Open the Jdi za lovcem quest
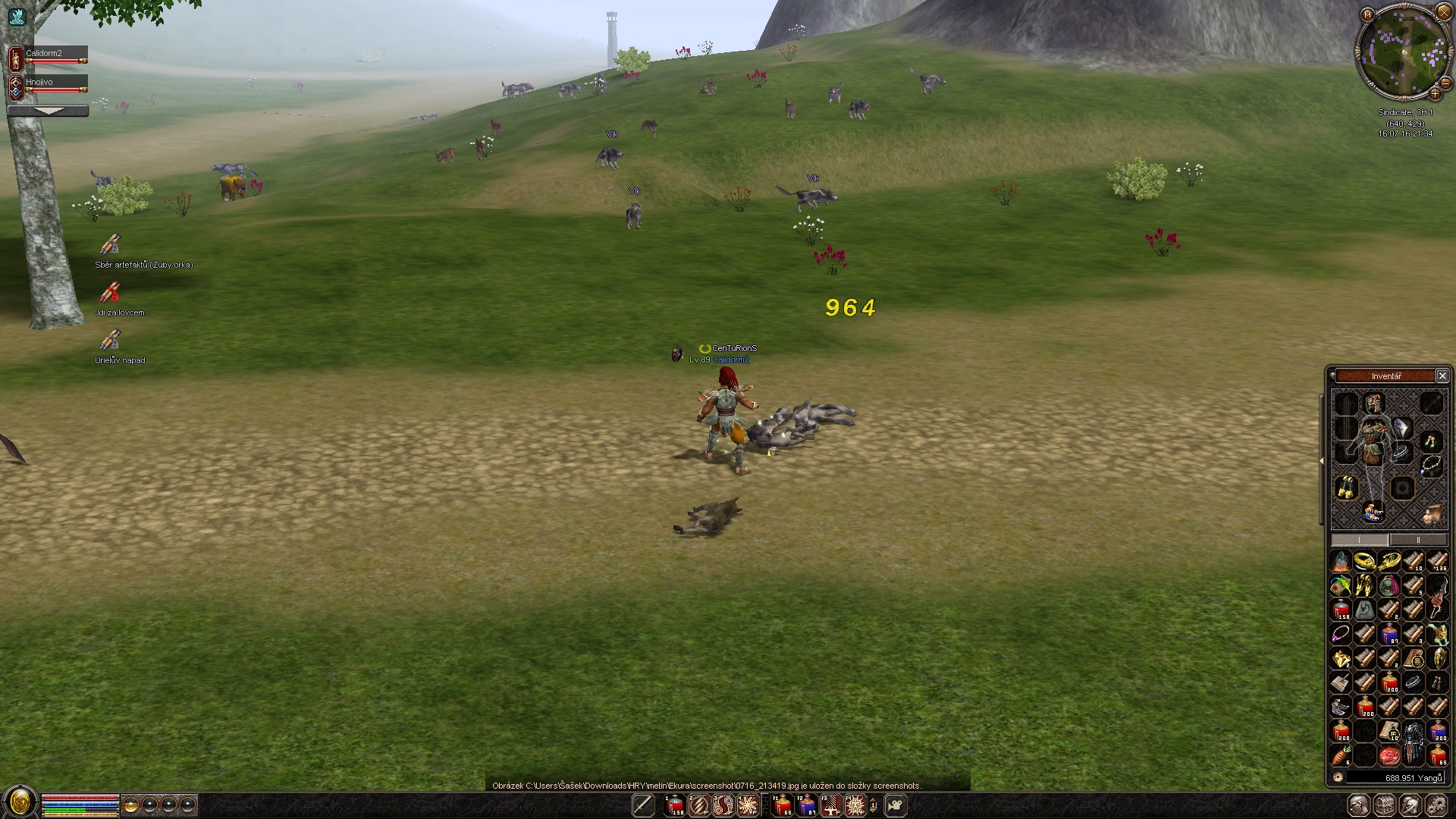Screen dimensions: 1456x819 [111, 293]
